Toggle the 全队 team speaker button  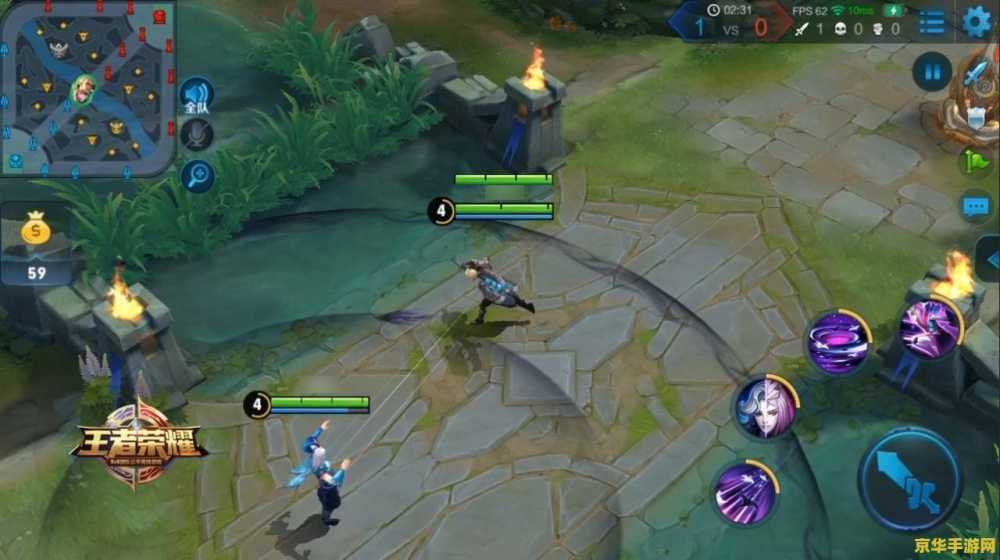[x=196, y=97]
